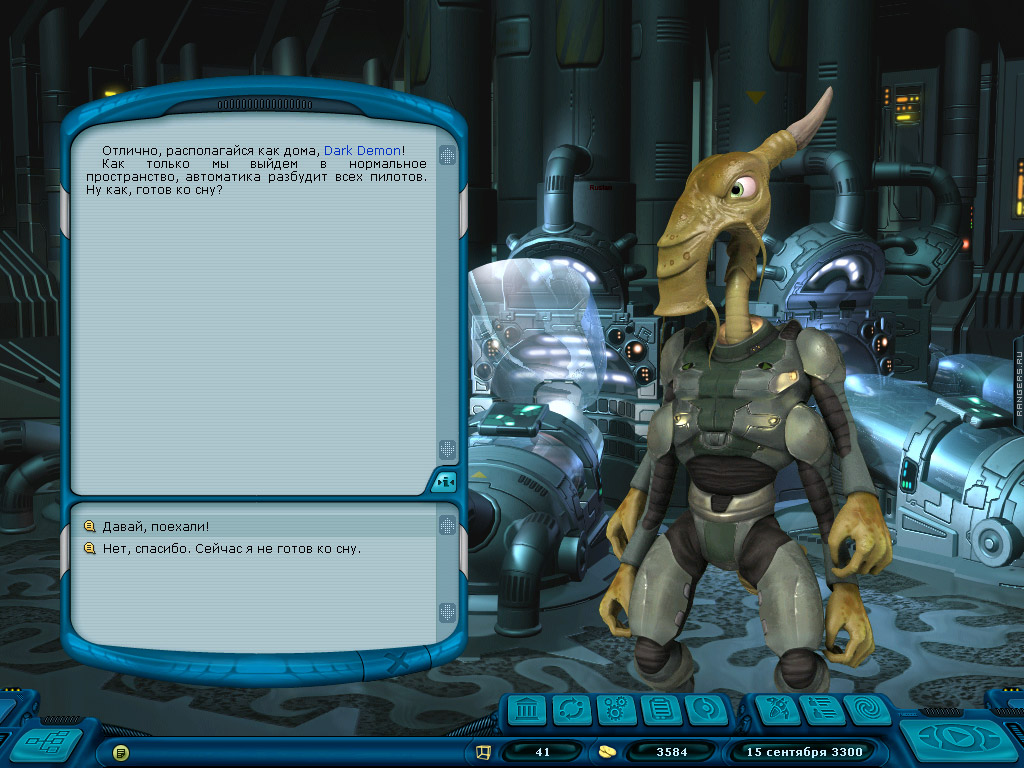Open the round disc icon next to clipboard
This screenshot has height=768, width=1024.
point(705,710)
